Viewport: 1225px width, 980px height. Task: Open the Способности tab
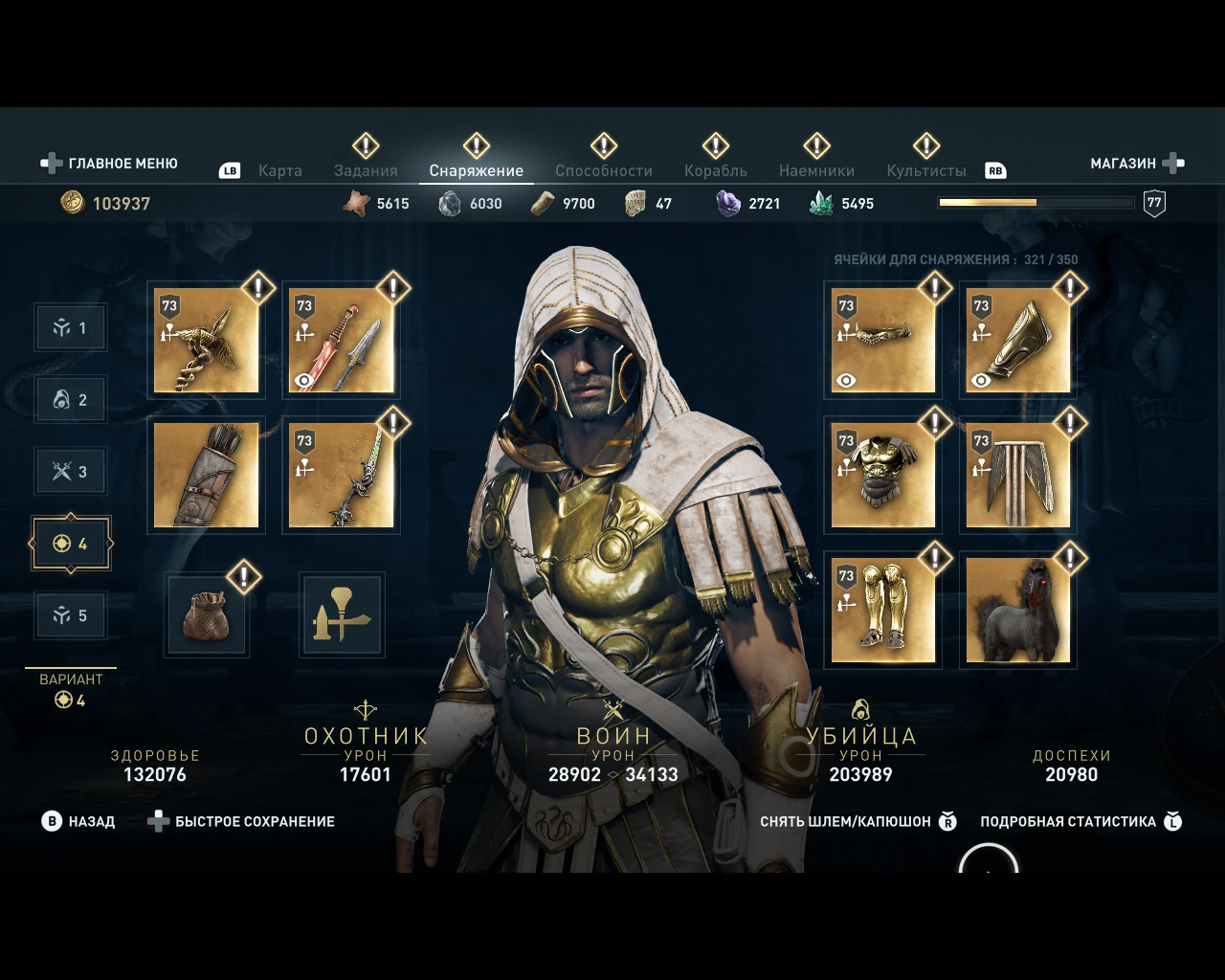(x=603, y=169)
